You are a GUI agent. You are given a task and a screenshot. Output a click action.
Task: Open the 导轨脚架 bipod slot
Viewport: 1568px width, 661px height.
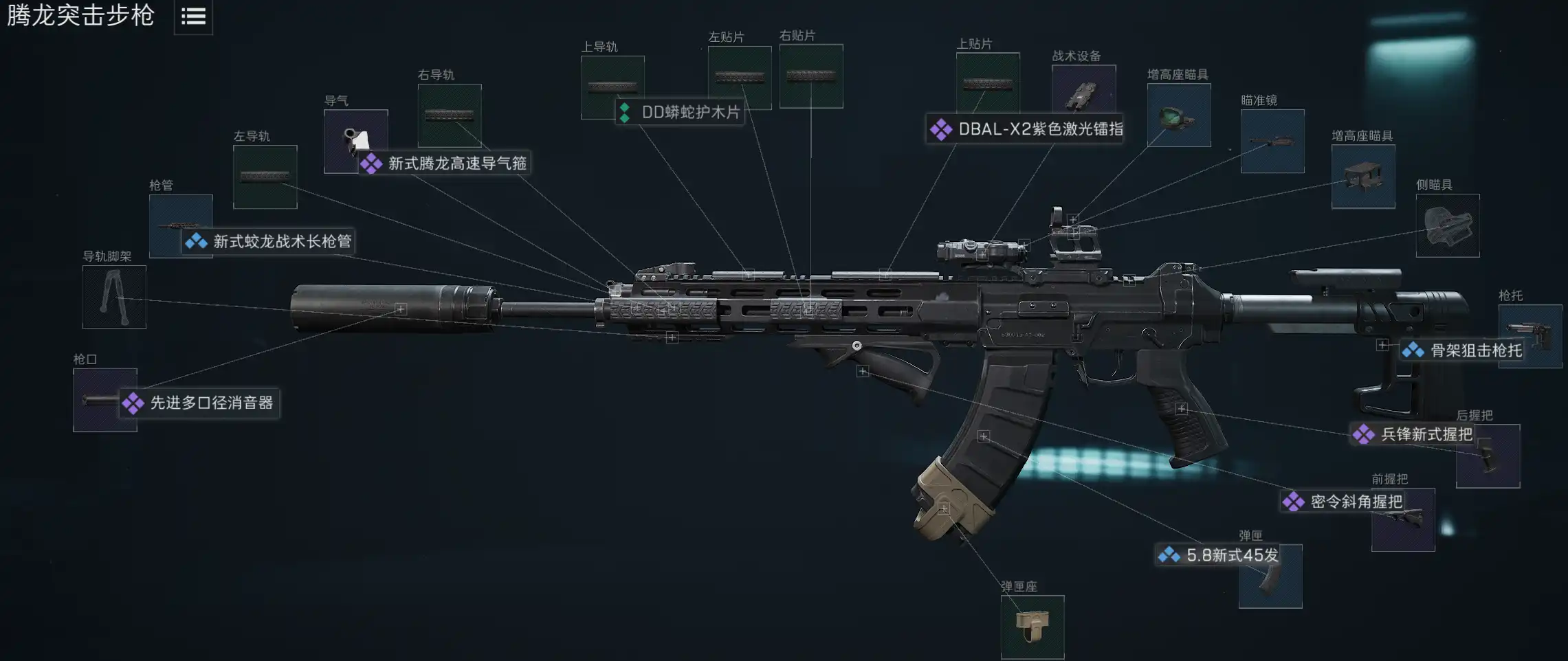click(x=114, y=297)
